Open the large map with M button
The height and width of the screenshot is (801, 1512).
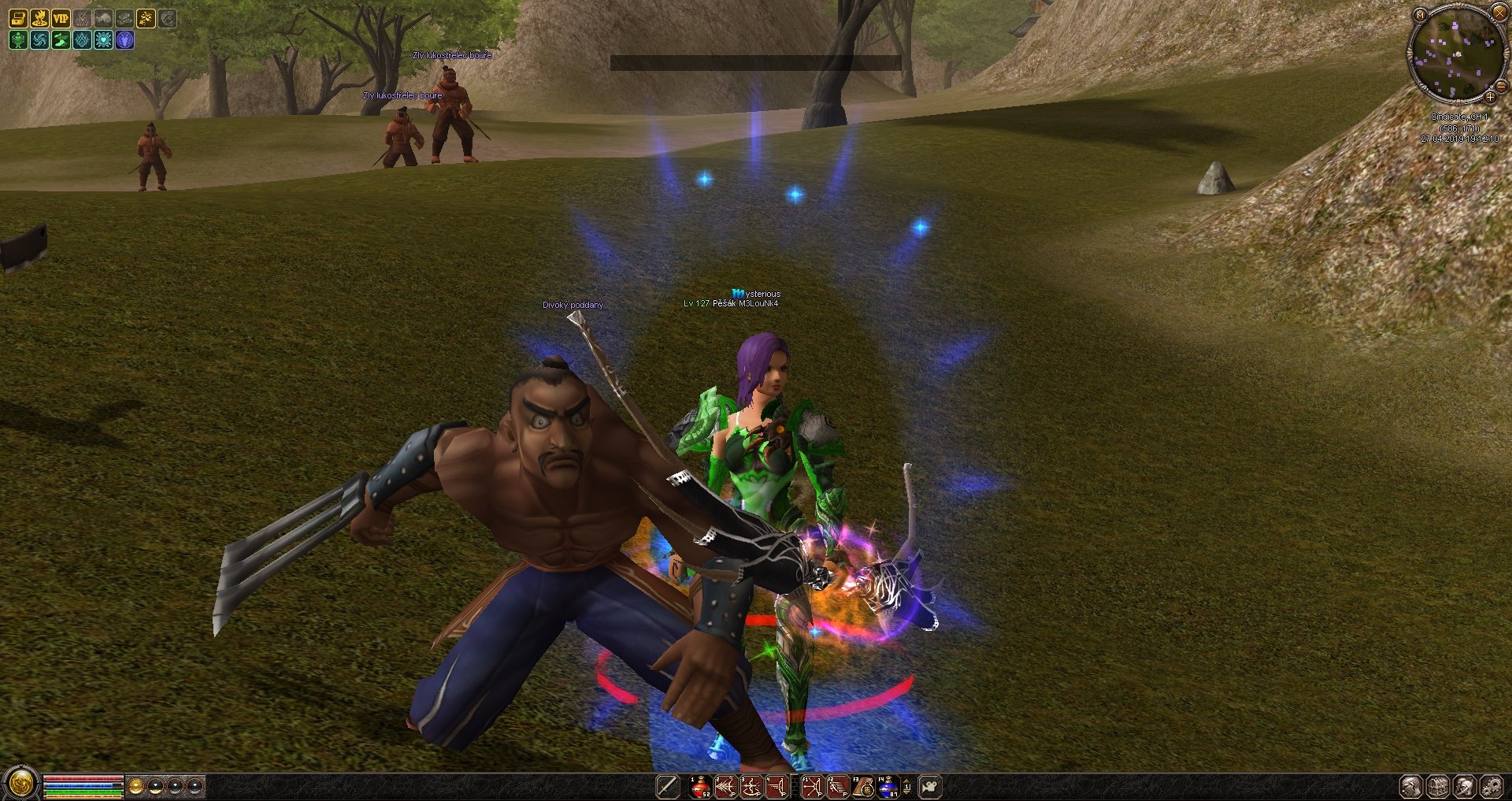1420,15
